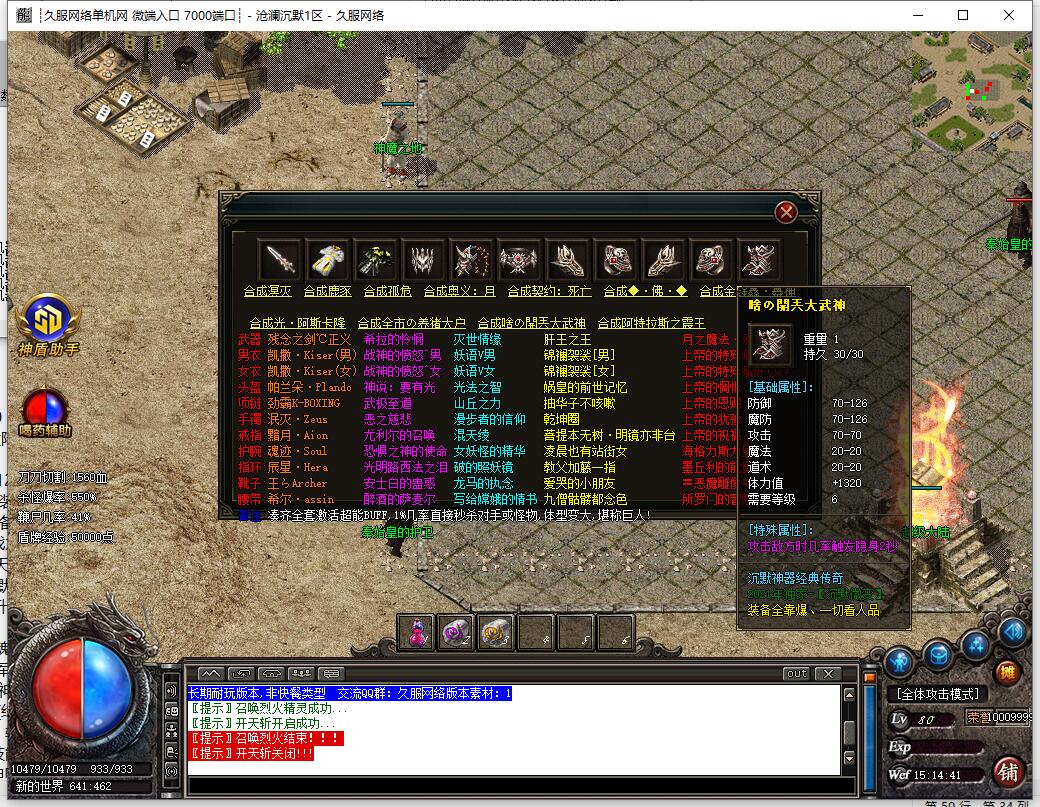Screen dimensions: 1040x807
Task: Choose 合成光·阿斯卡隆 synthesis option
Action: click(x=297, y=323)
